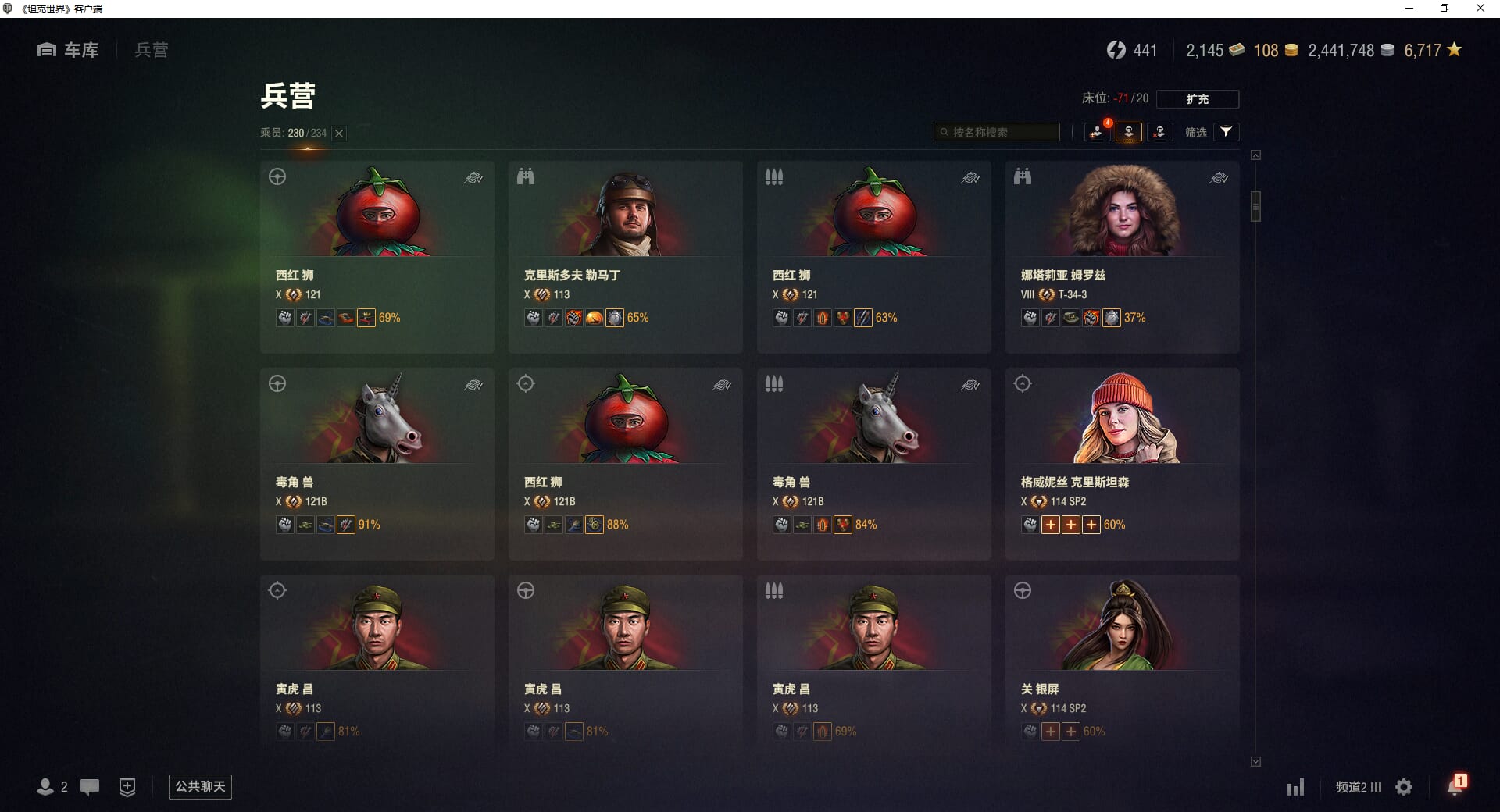Select the 西红狮 gunner card for 121B
This screenshot has height=812, width=1500.
(625, 464)
